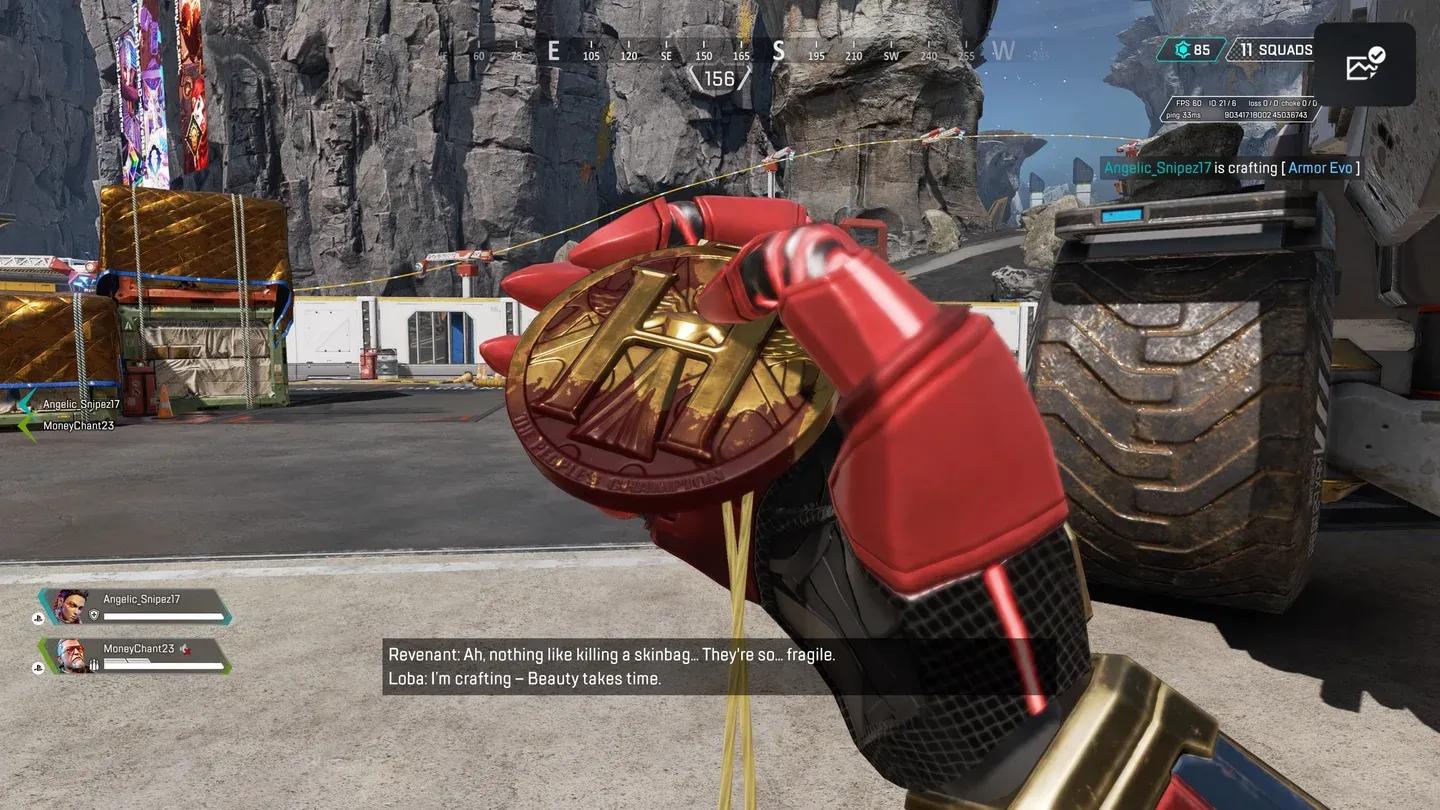The image size is (1440, 810).
Task: Unmute MoneyChant23's voice chat icon
Action: click(x=186, y=649)
